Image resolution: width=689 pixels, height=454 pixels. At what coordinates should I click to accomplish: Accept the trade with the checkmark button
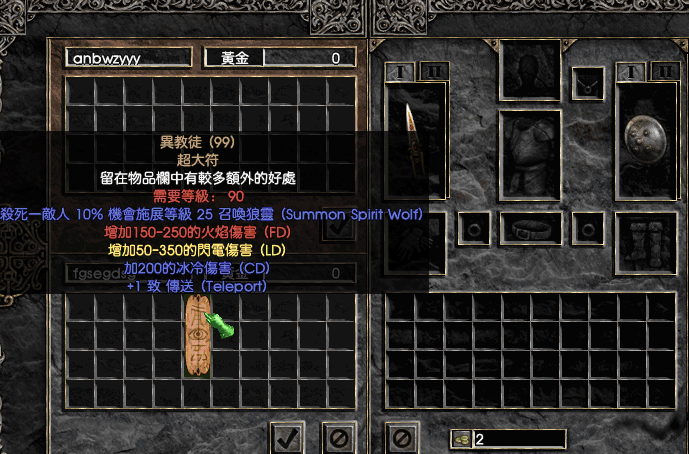(289, 437)
